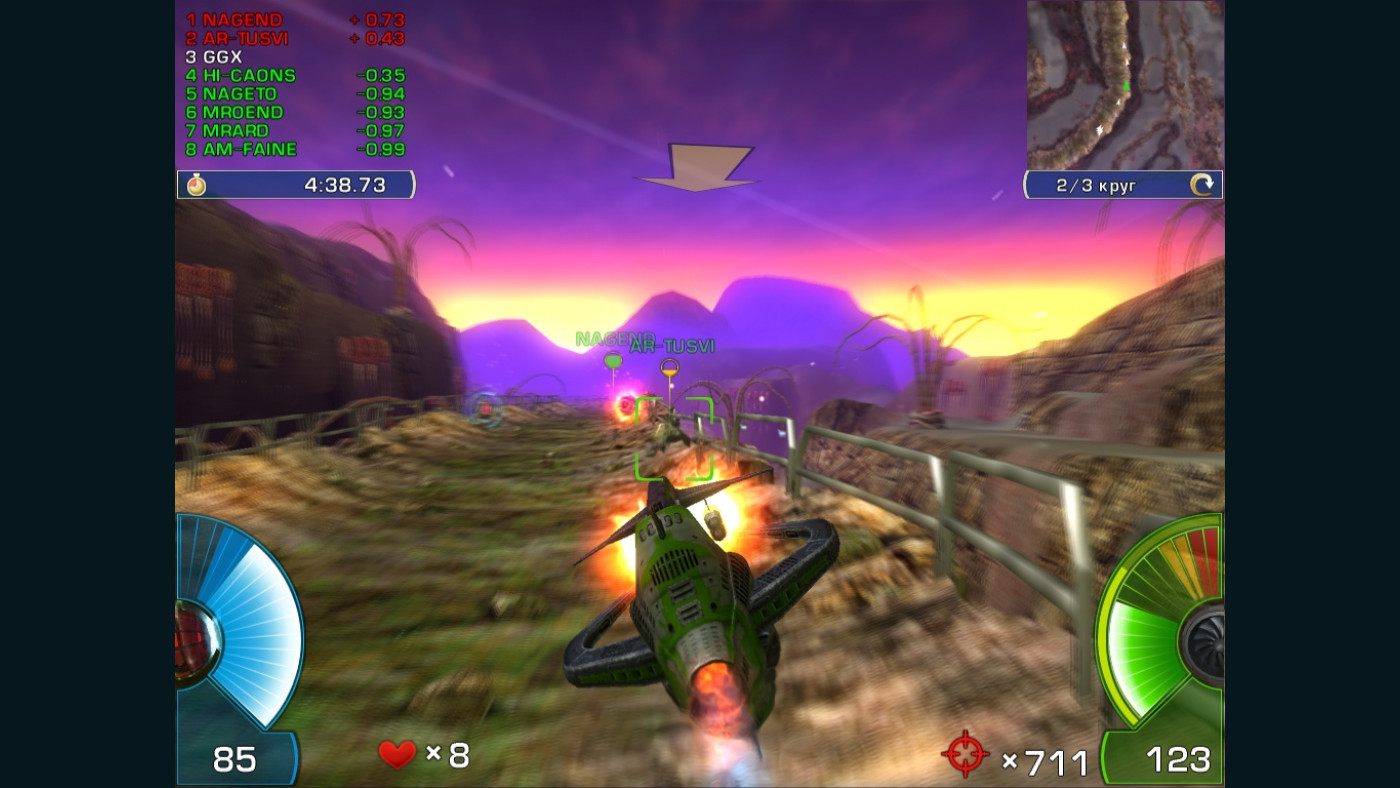
Task: Click the lap arrow icon
Action: (x=1201, y=185)
